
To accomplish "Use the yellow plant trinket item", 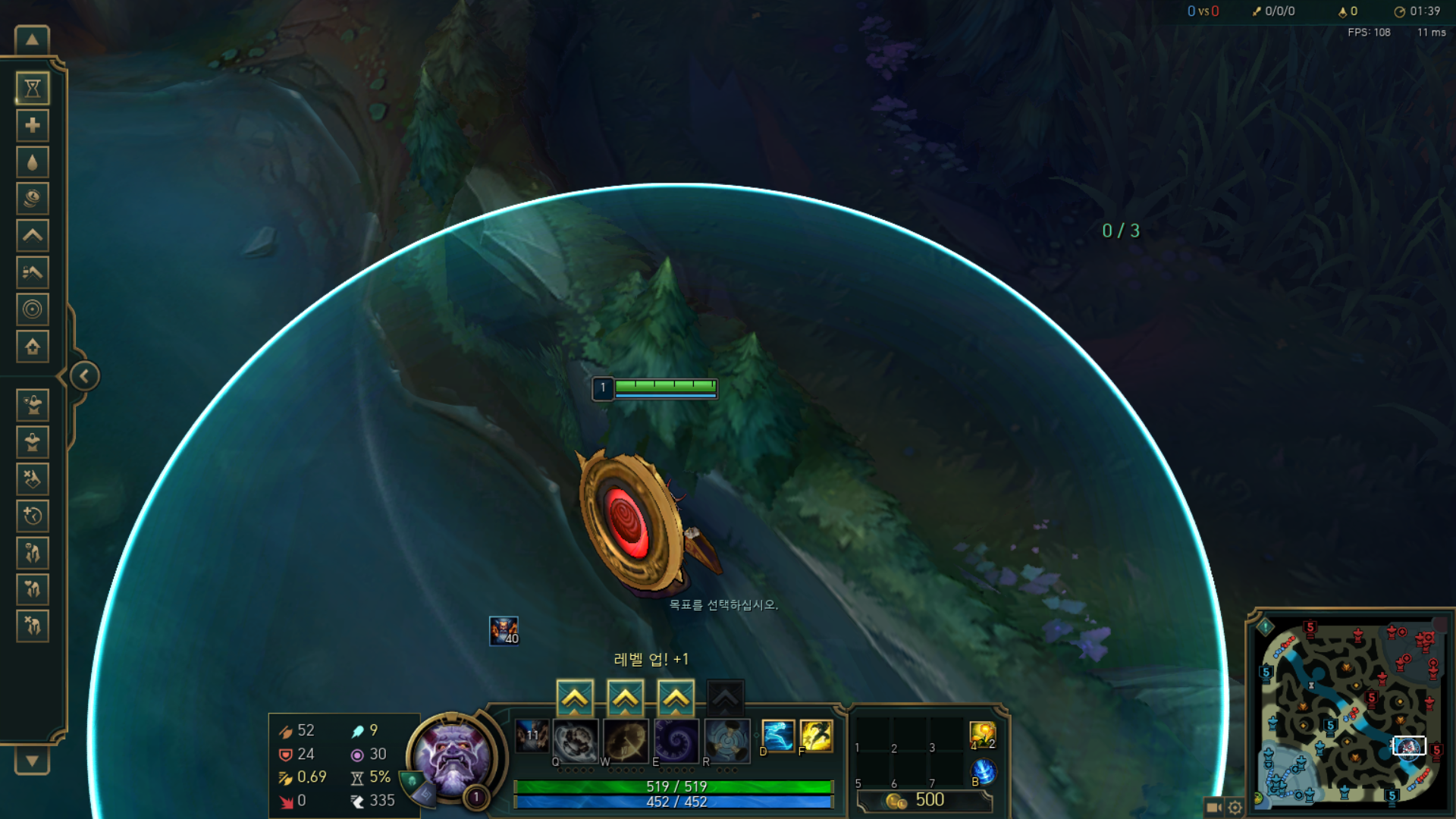I will 982,734.
